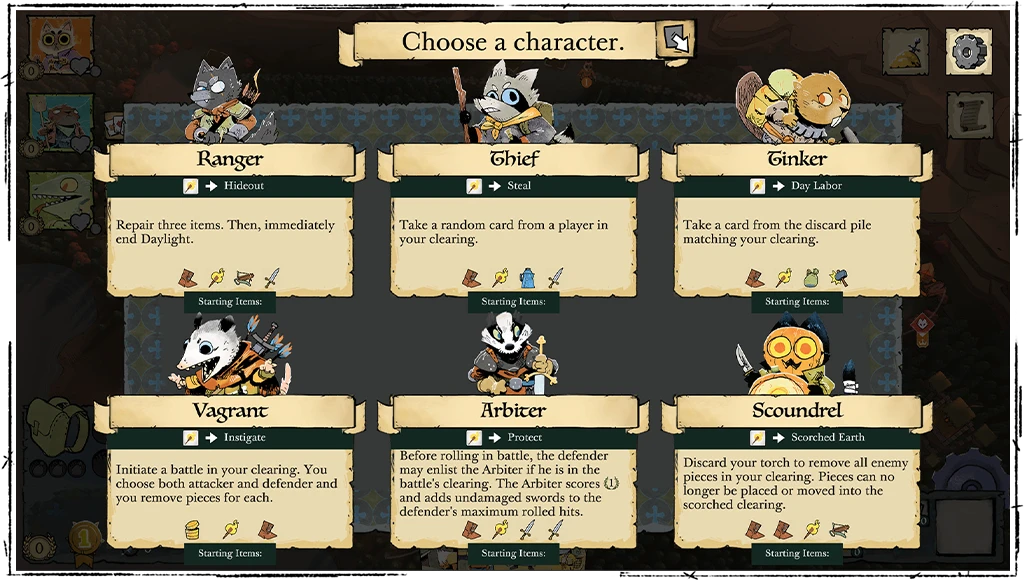Screen dimensions: 1024x580
Task: Minimize the Choose a character panel
Action: tap(676, 40)
